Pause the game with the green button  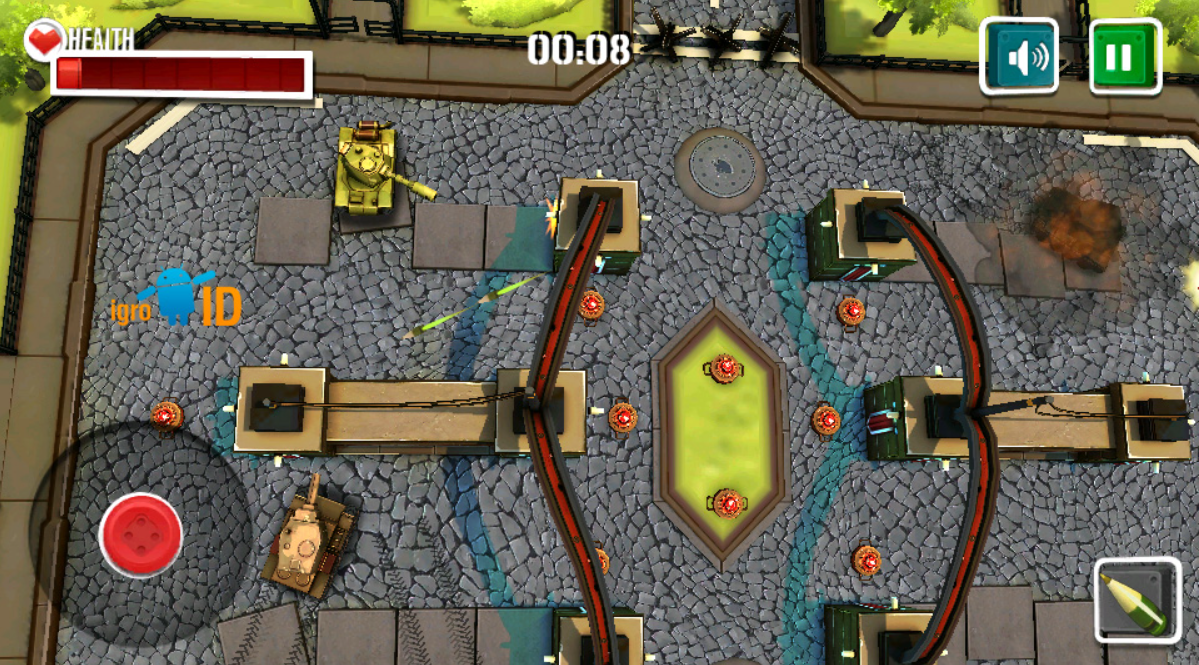coord(1125,57)
